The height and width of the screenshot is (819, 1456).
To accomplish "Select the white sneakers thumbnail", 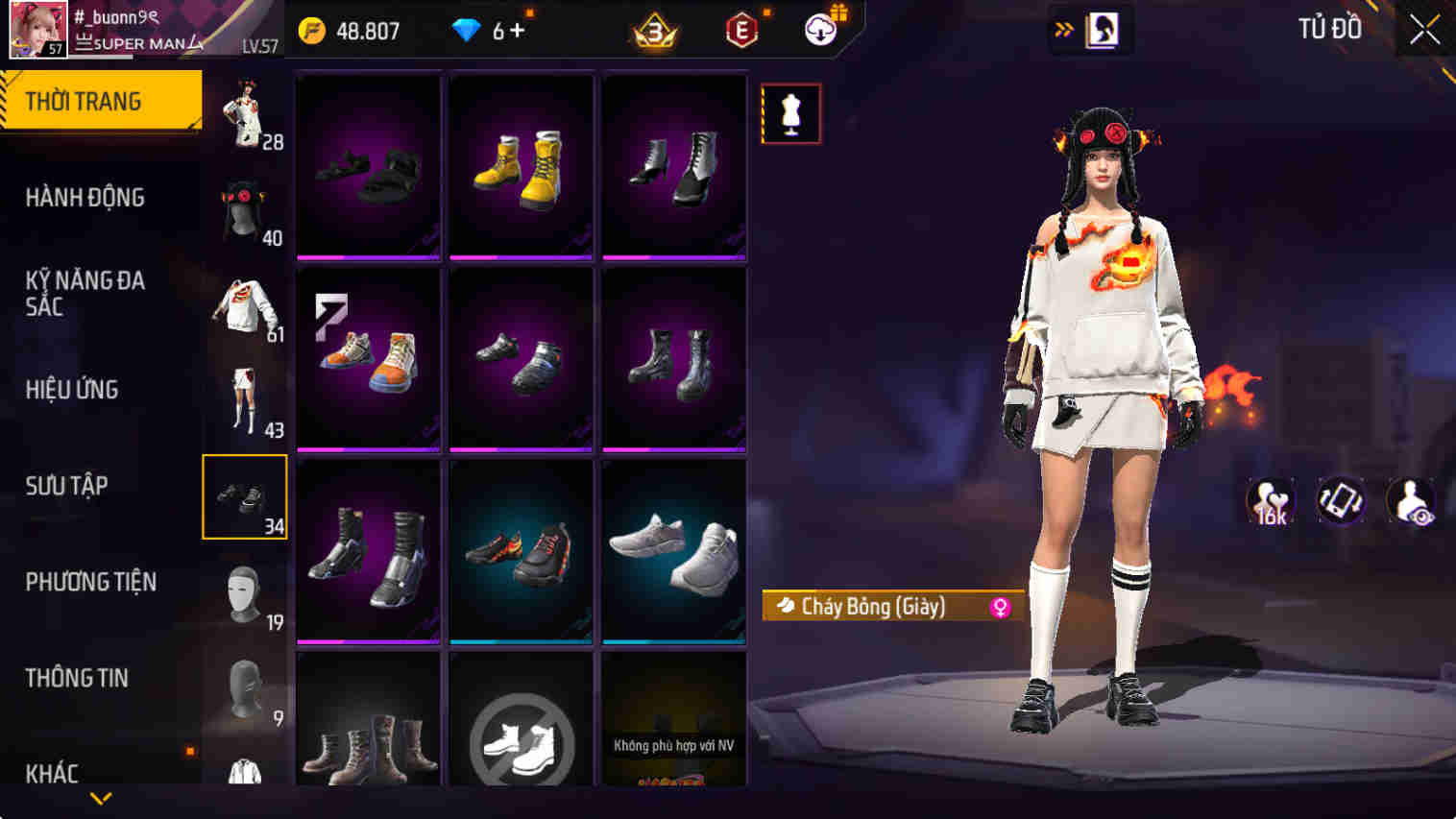I will 674,550.
